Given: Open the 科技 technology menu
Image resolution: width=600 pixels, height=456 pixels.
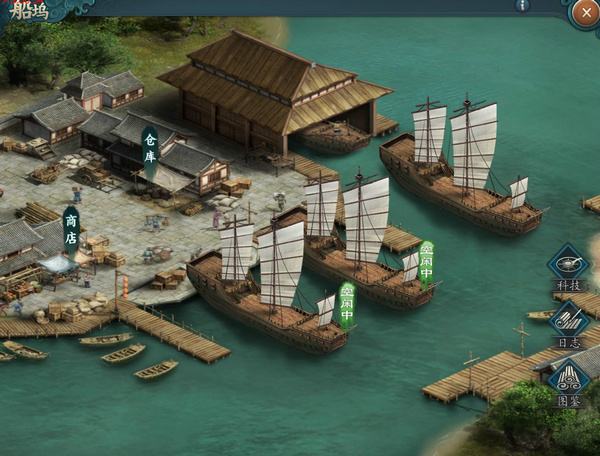Looking at the screenshot, I should pos(568,266).
